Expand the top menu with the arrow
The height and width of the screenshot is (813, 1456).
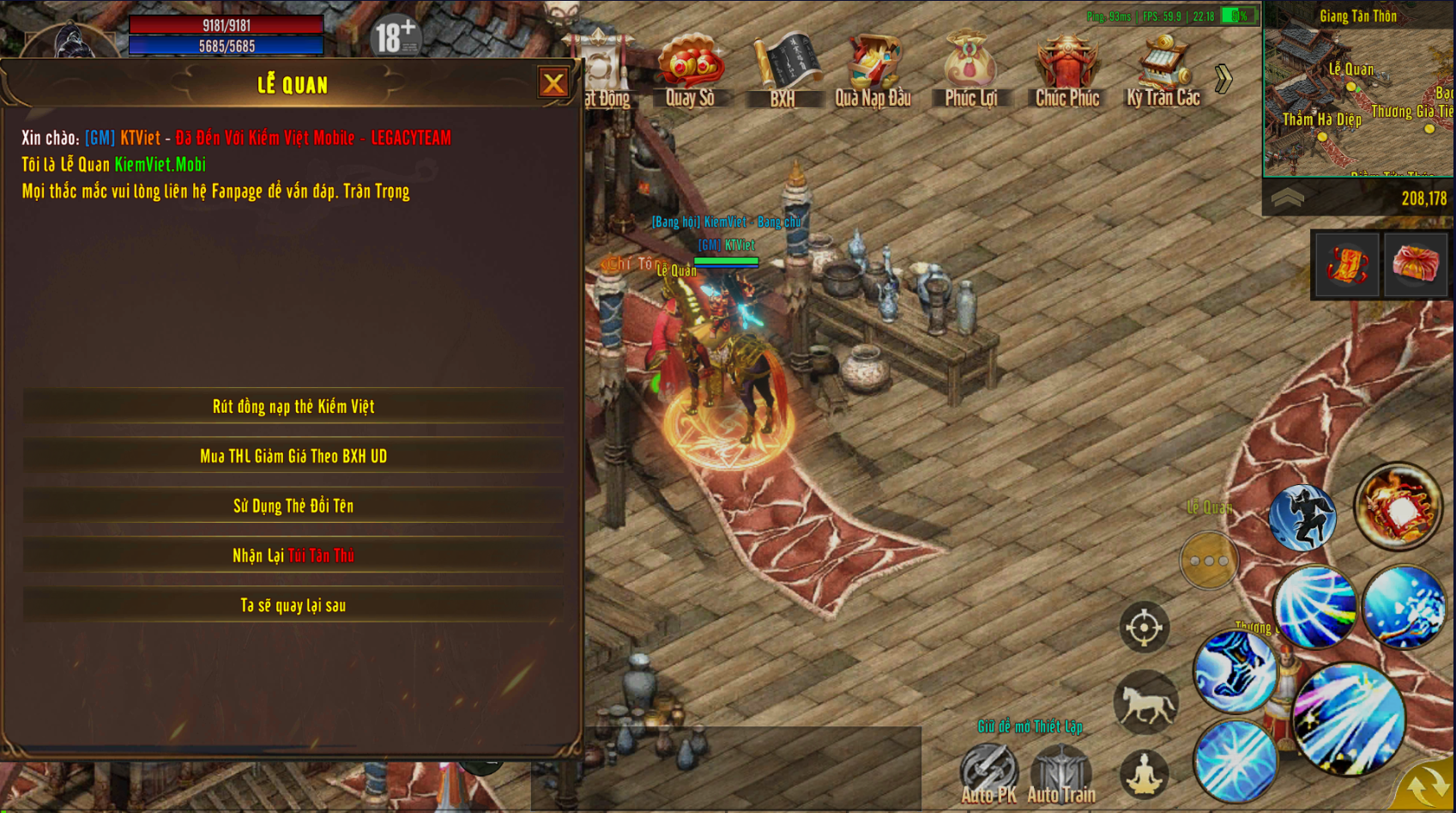[x=1223, y=79]
